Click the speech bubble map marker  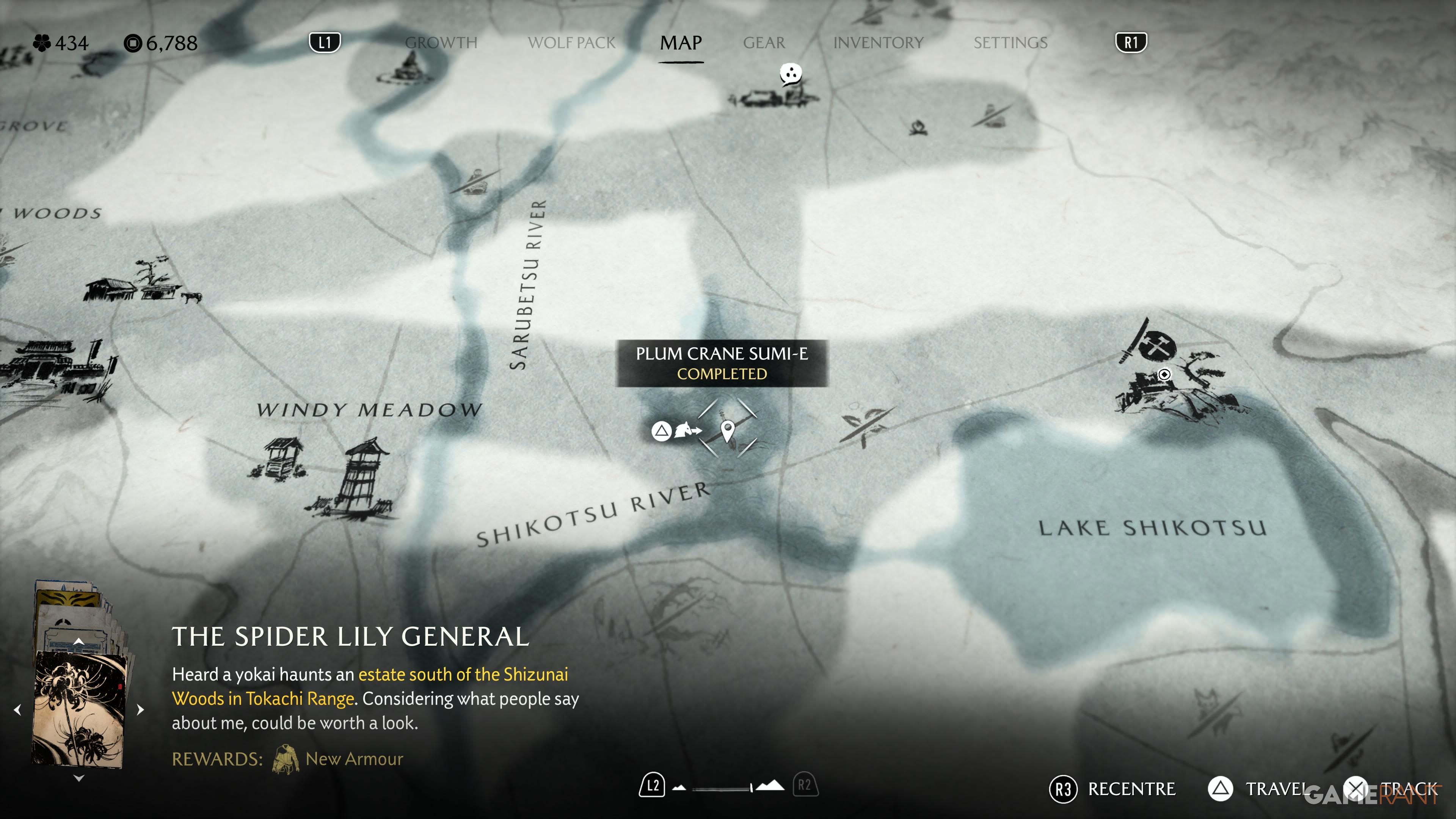pyautogui.click(x=791, y=74)
